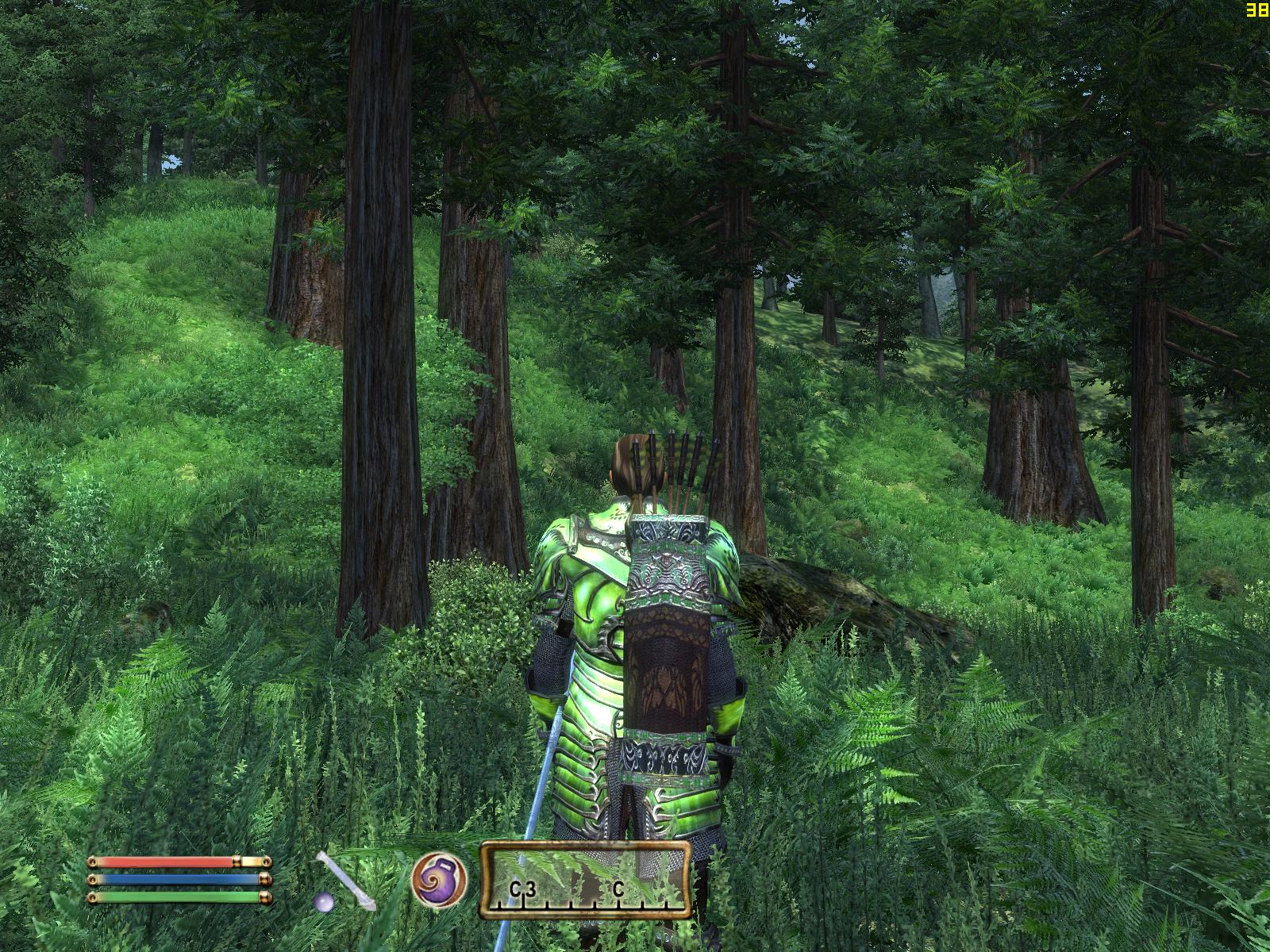Click the purple feather-weight spell icon
The height and width of the screenshot is (952, 1270).
pos(439,880)
